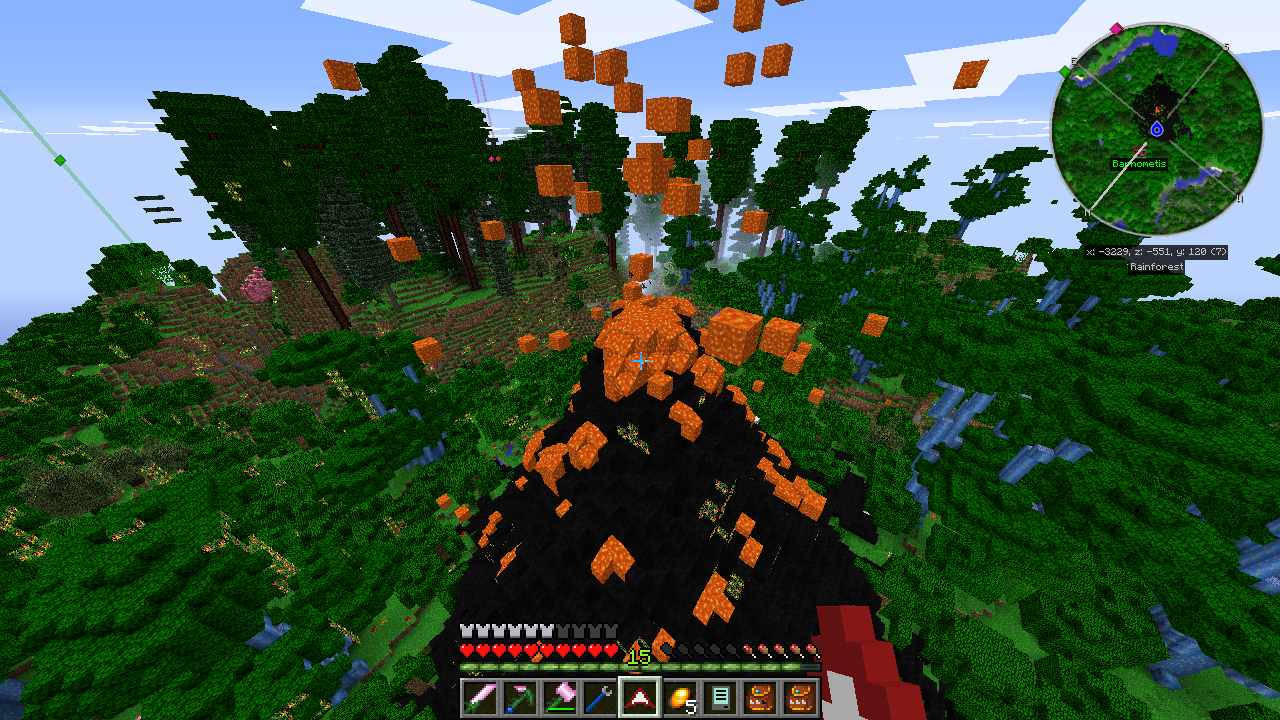
Task: Click the pink diamond waypoint on minimap edge
Action: pos(1117,28)
